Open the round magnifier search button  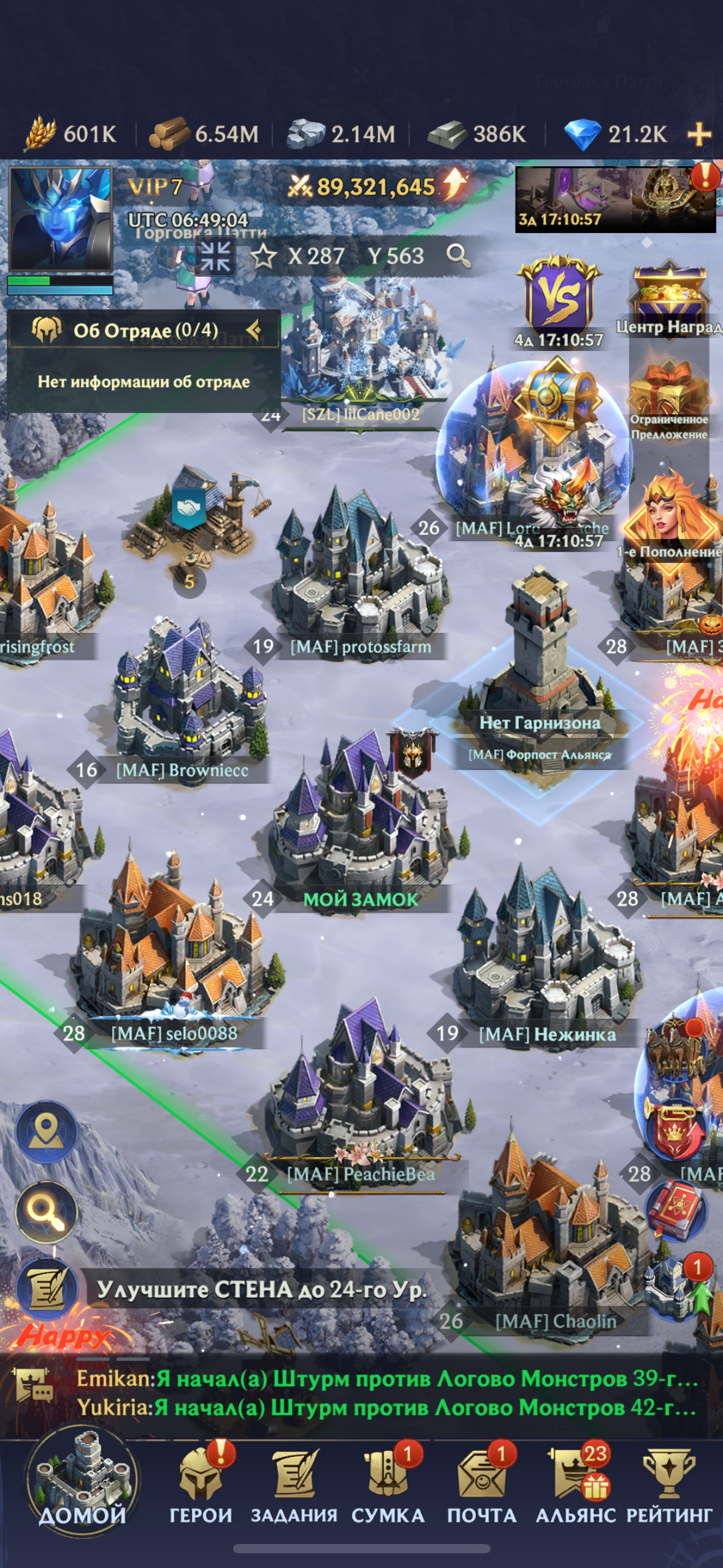point(47,1212)
